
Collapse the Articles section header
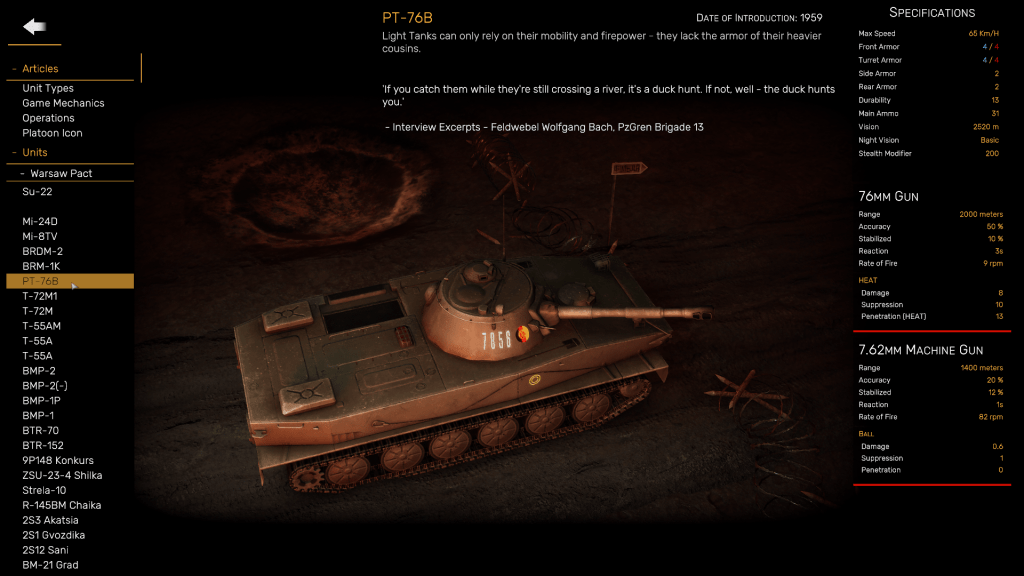click(40, 69)
